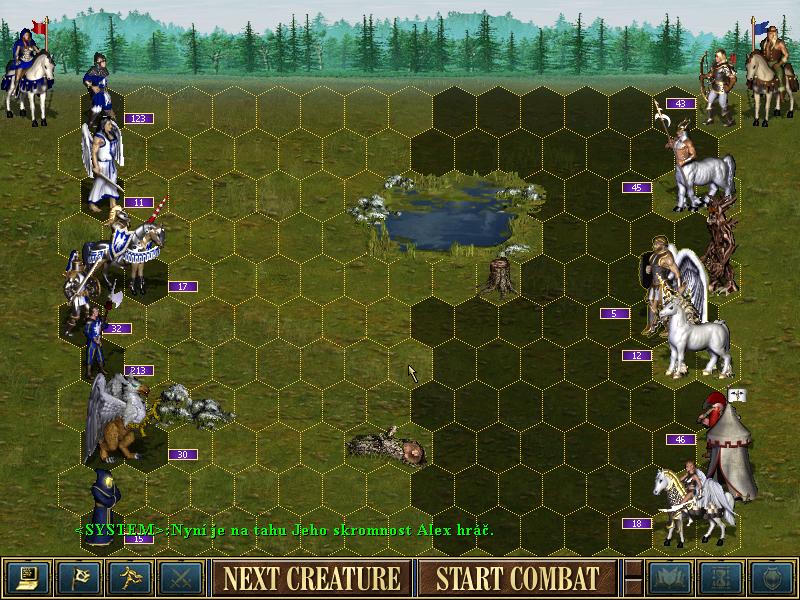The image size is (800, 600).
Task: Toggle auto-combat crossed swords button
Action: pyautogui.click(x=180, y=578)
